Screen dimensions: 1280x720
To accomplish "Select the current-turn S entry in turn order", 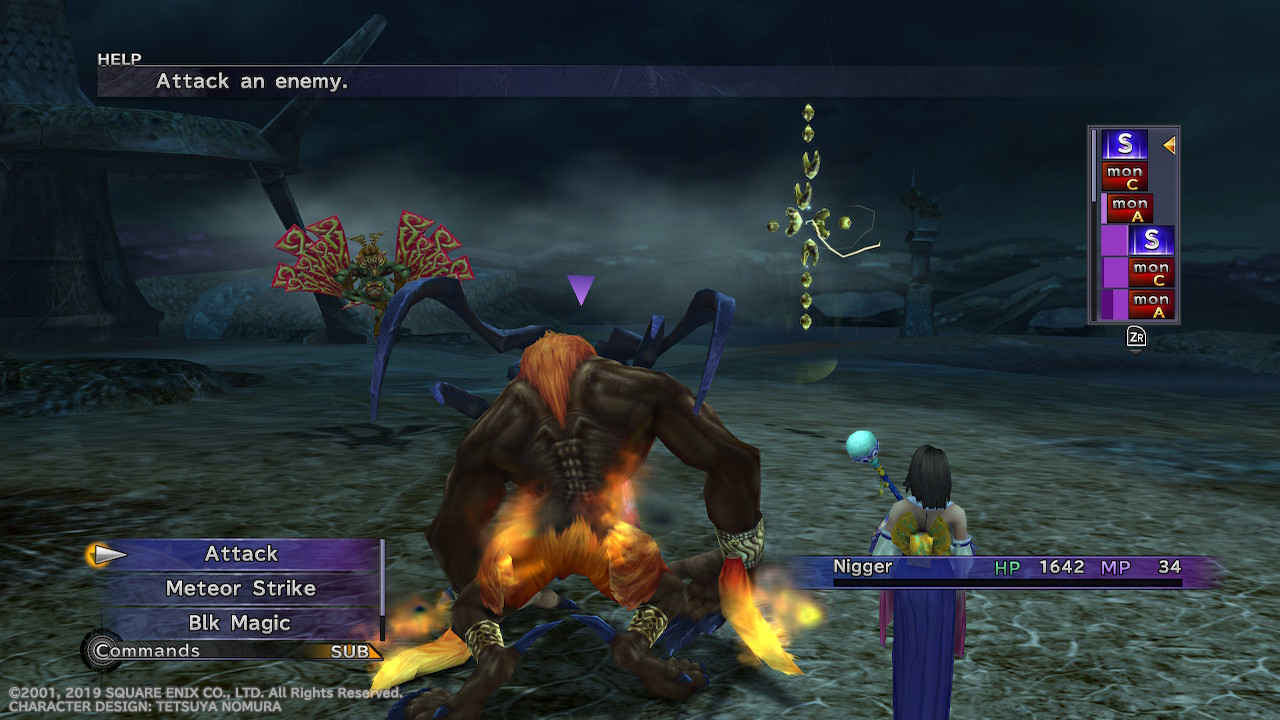I will [x=1125, y=145].
